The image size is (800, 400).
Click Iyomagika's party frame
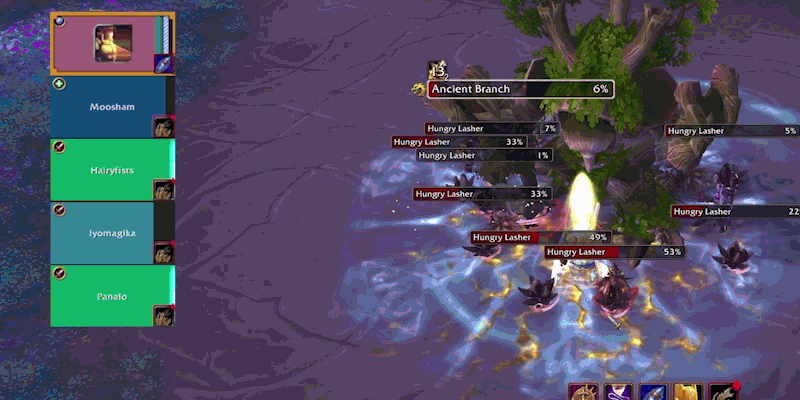click(112, 233)
